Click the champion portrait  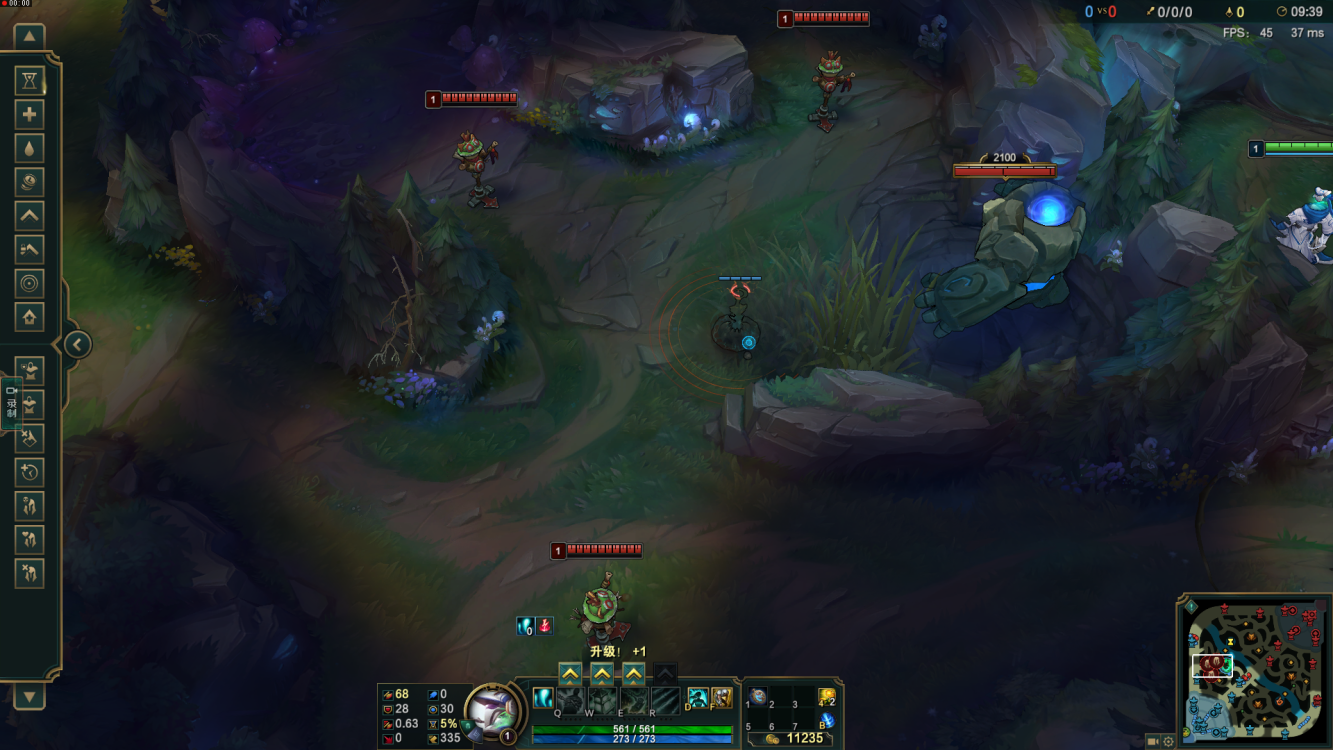pos(491,710)
